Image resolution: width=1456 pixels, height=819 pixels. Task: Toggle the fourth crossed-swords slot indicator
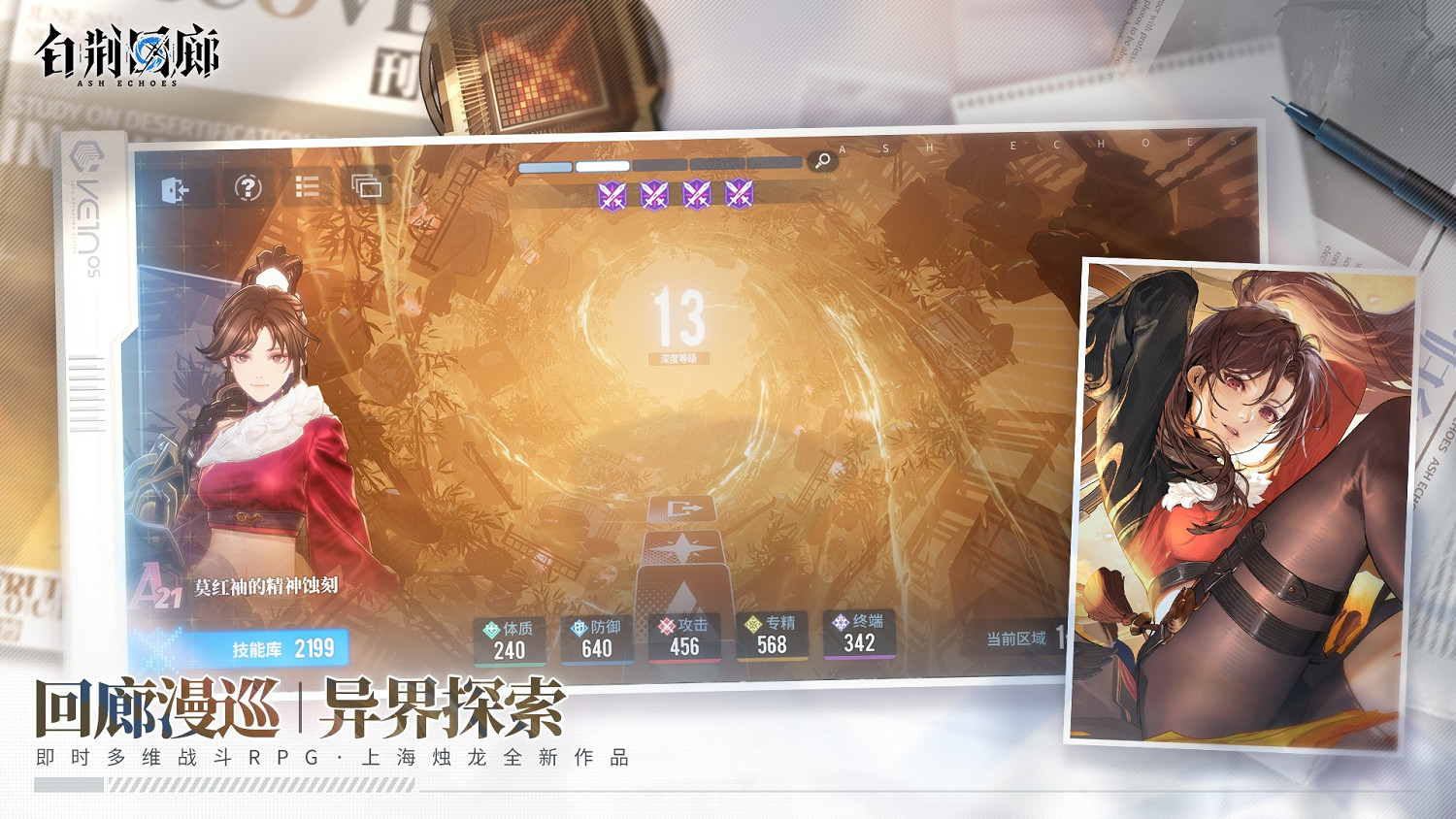pyautogui.click(x=742, y=195)
